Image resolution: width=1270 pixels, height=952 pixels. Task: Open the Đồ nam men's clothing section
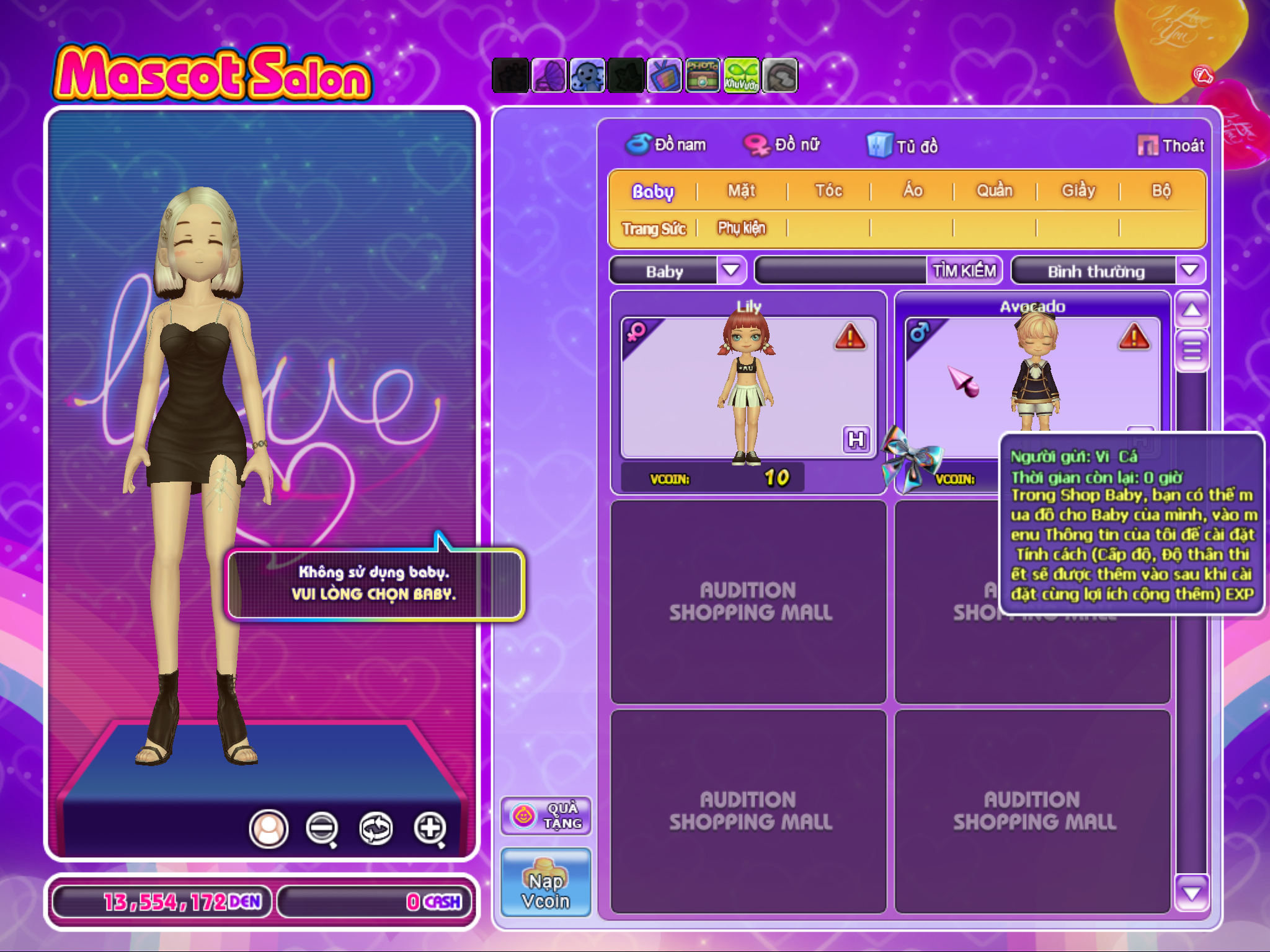667,145
